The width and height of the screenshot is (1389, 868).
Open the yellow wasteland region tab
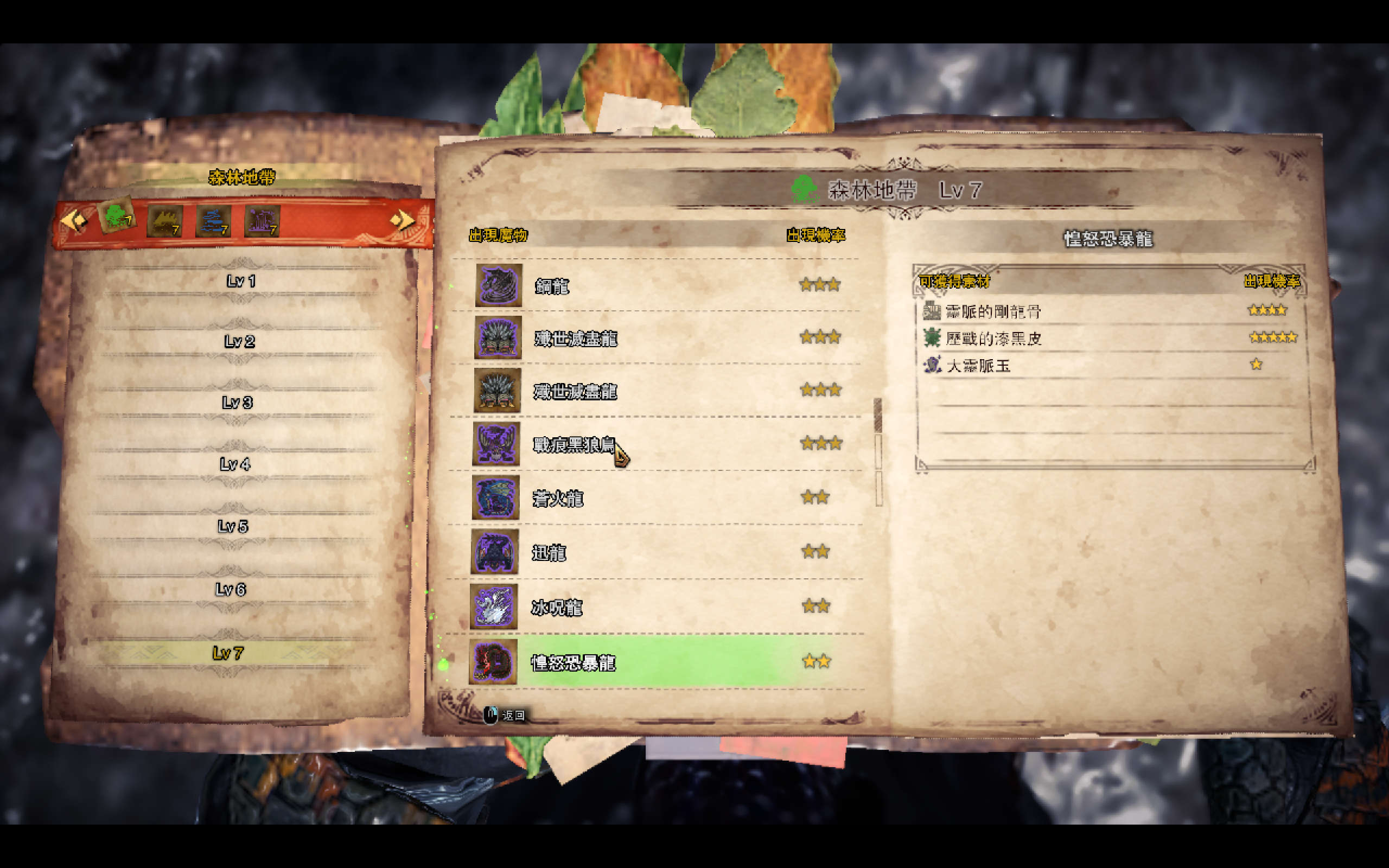point(165,221)
